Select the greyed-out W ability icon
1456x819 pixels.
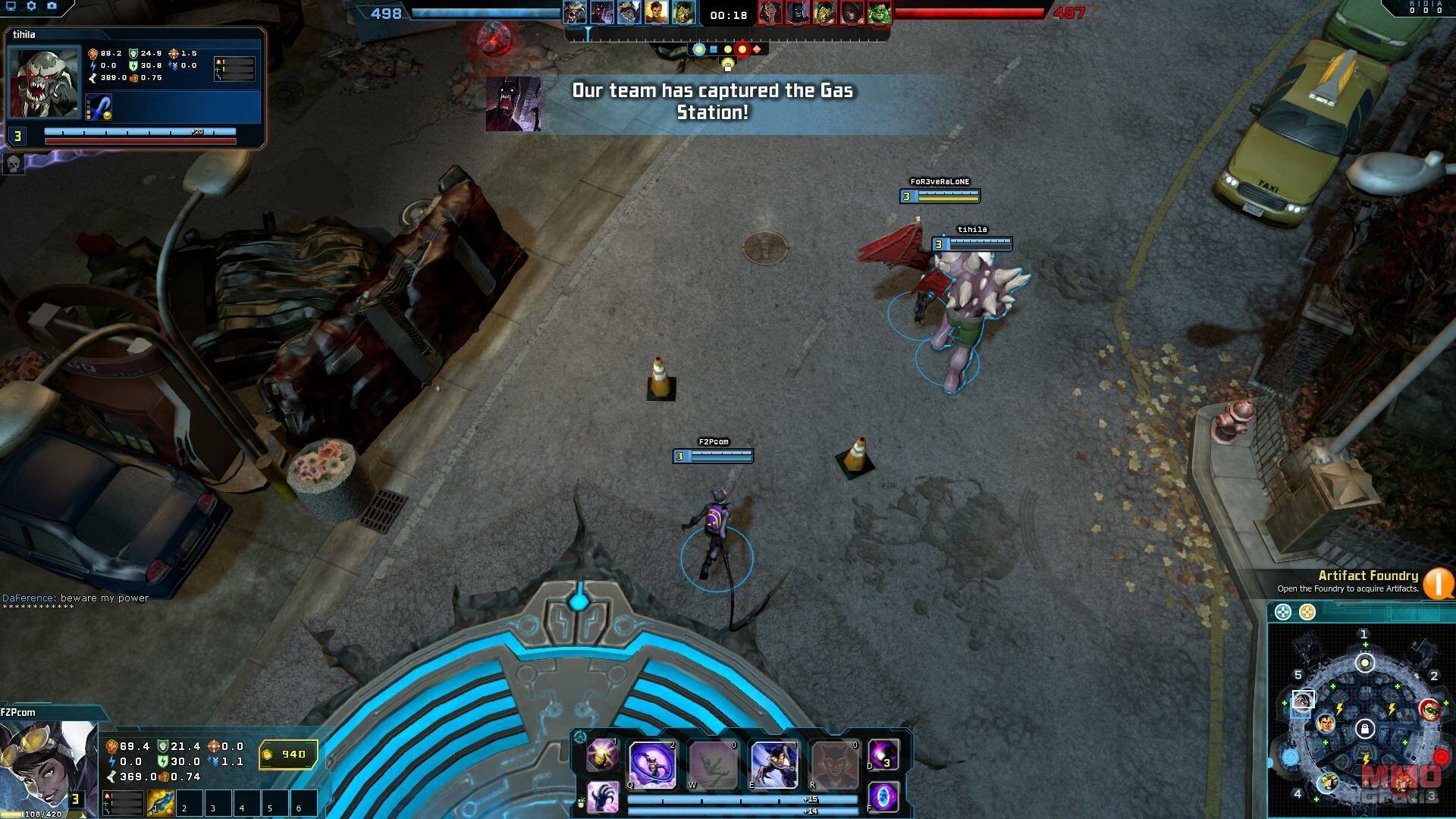(x=712, y=764)
